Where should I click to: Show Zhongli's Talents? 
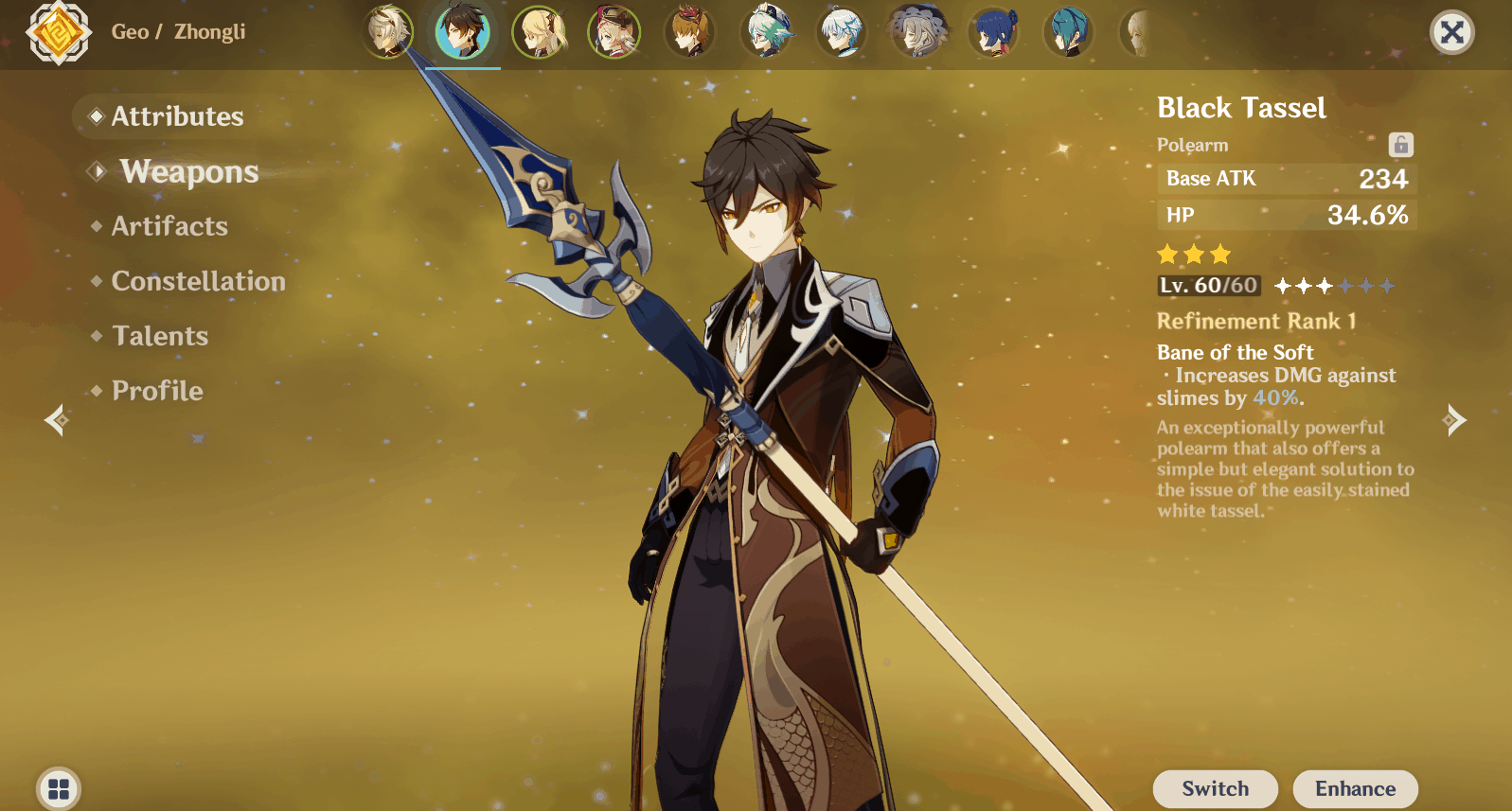[160, 336]
